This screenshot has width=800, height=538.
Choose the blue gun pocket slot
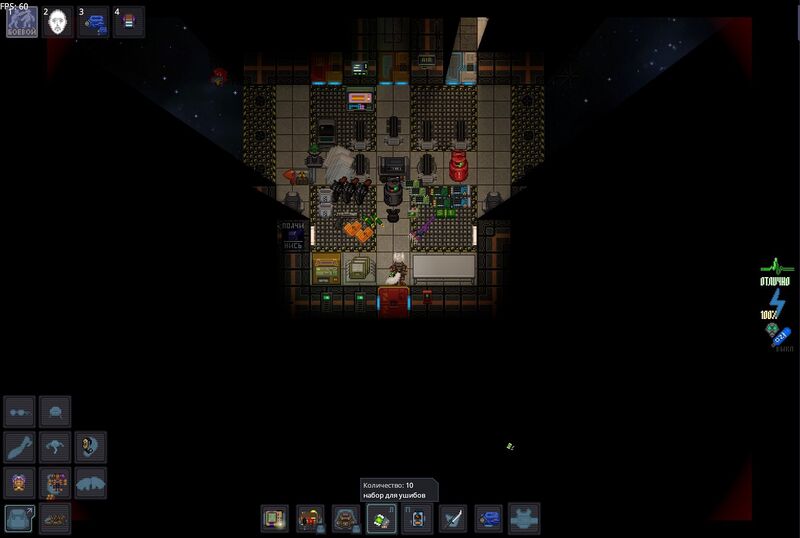(488, 518)
